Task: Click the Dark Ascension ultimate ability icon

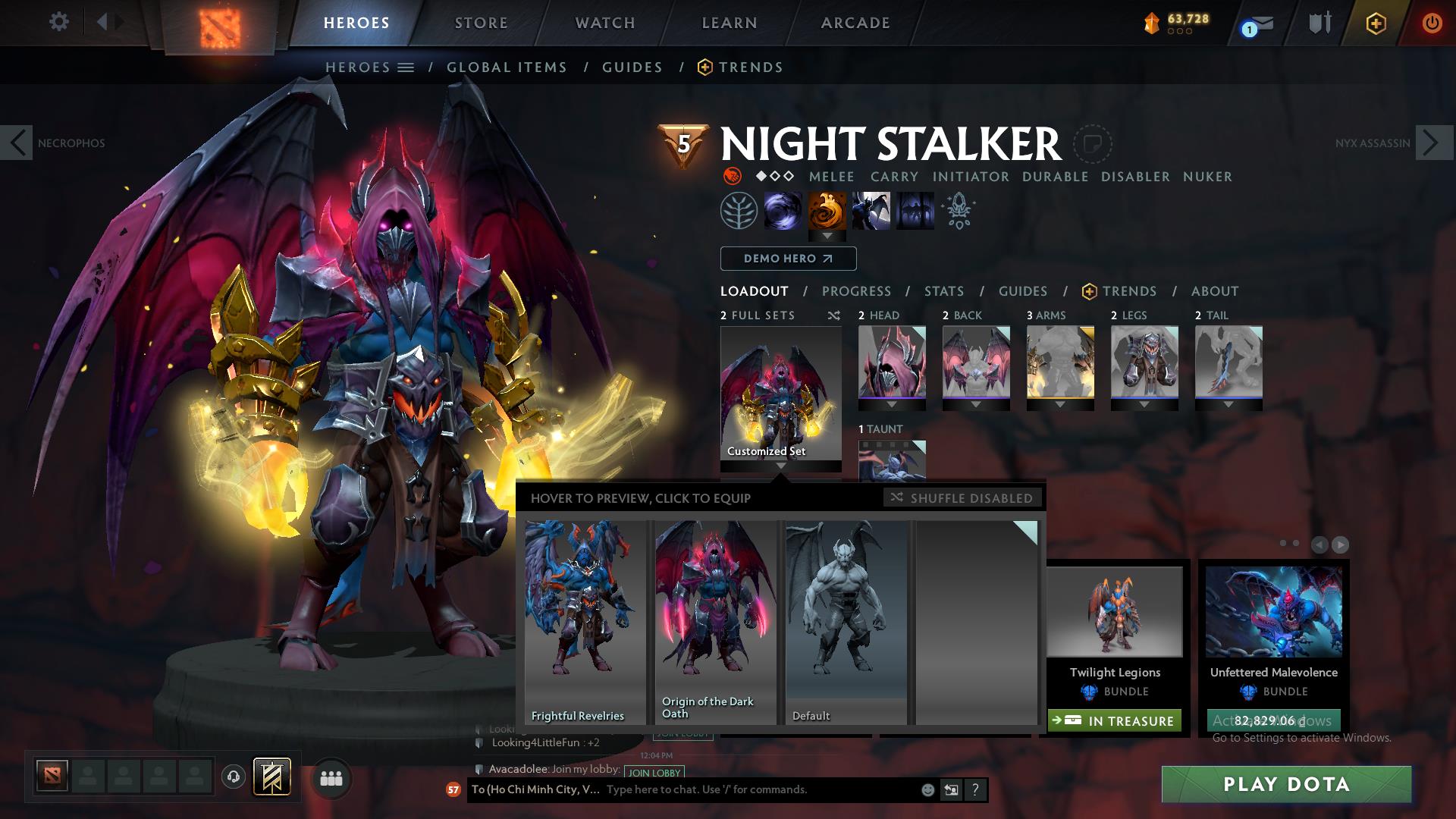Action: click(915, 210)
